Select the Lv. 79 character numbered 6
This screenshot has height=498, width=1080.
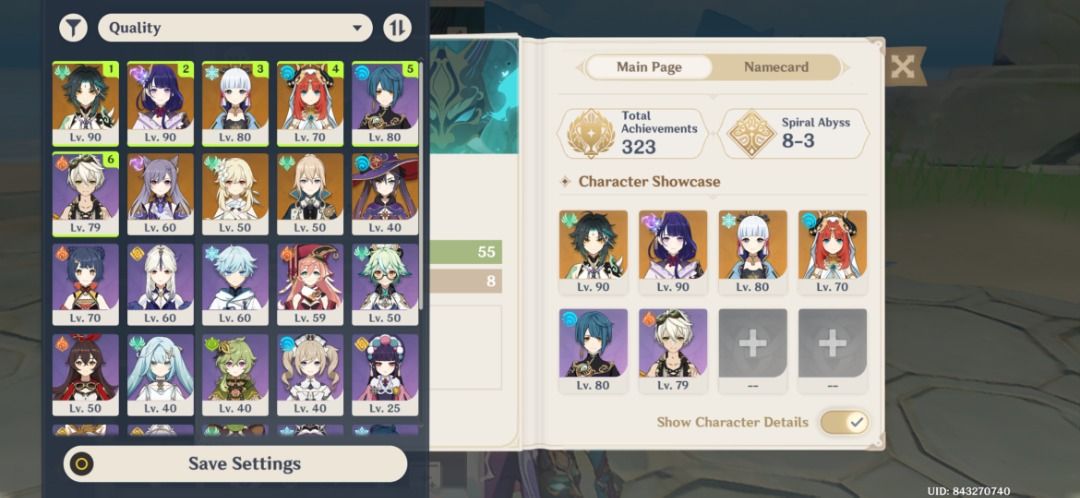tap(85, 193)
